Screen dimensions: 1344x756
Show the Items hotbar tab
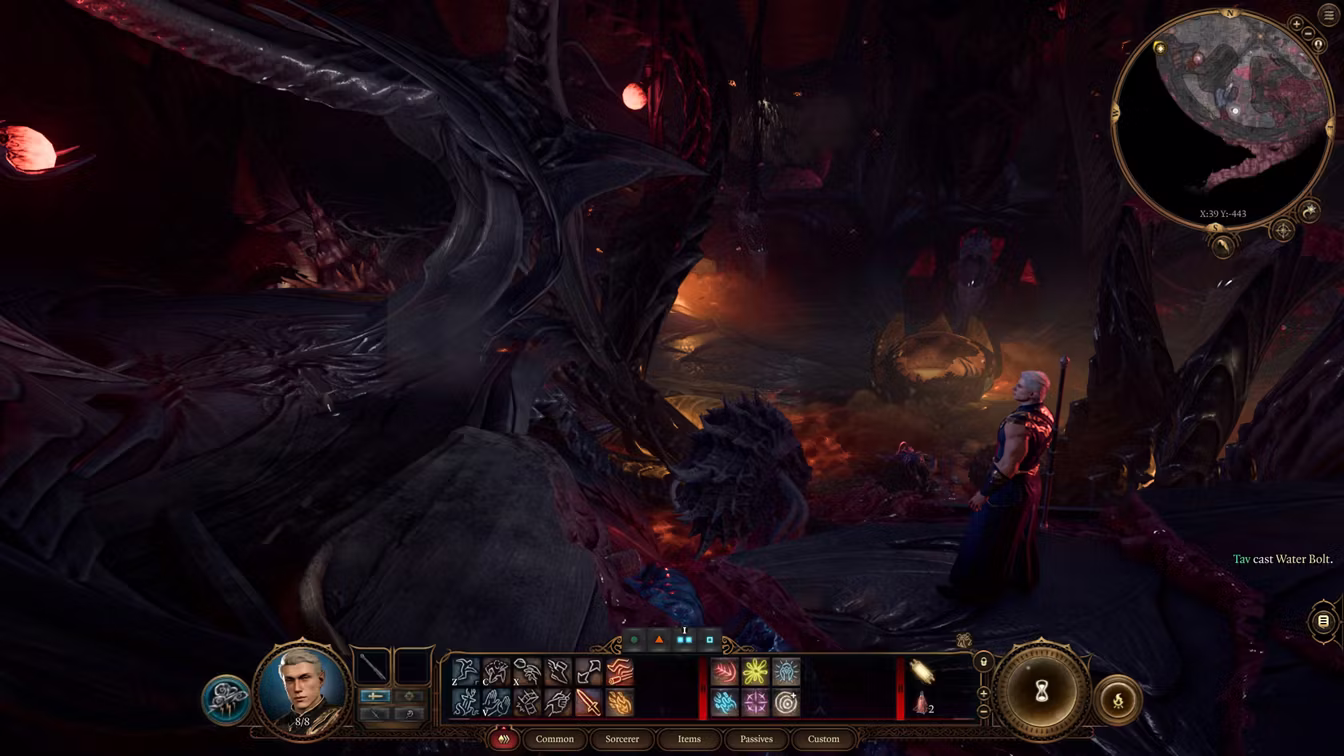pyautogui.click(x=689, y=739)
